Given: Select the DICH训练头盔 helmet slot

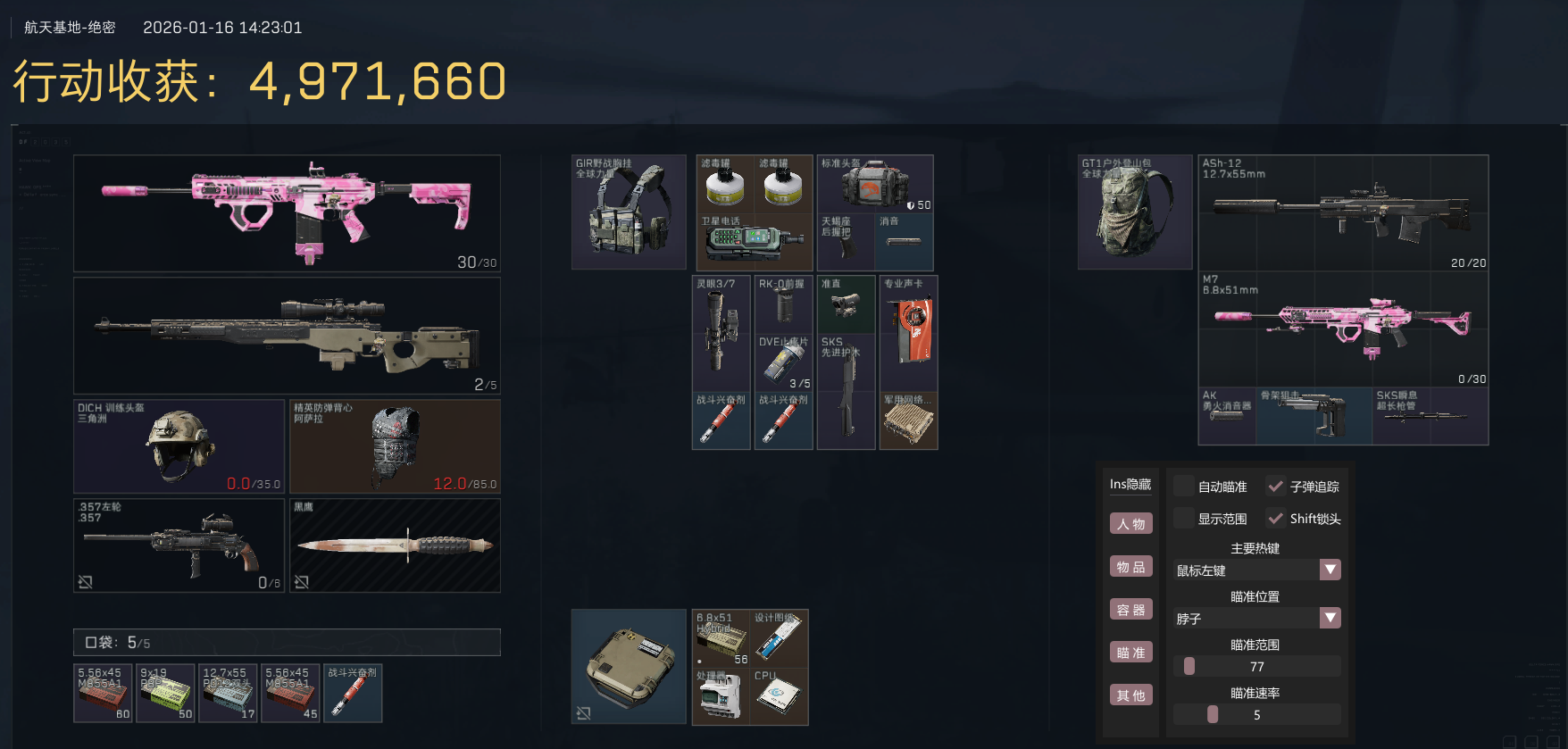Looking at the screenshot, I should [179, 445].
